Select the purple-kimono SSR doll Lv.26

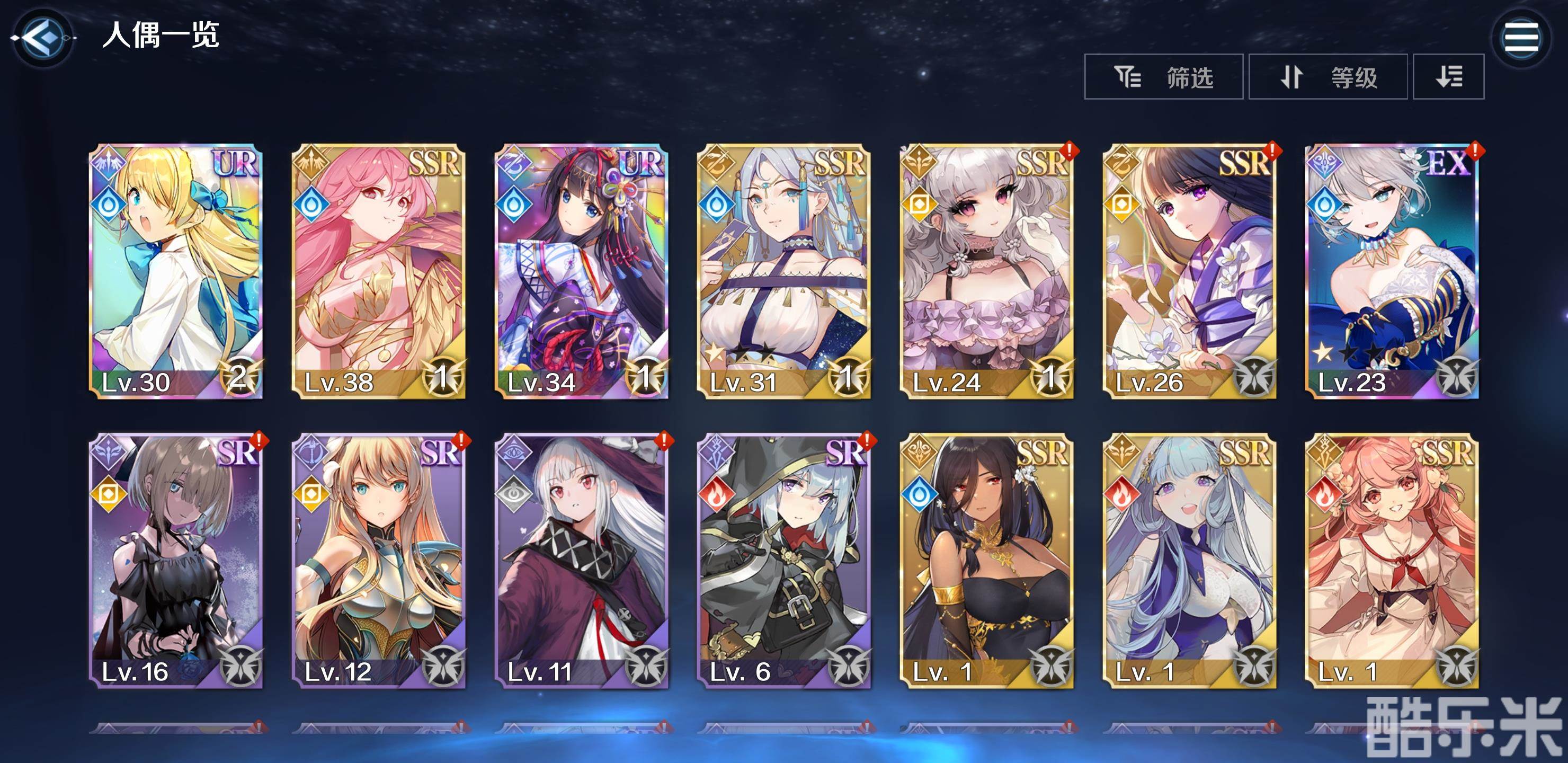point(1189,271)
